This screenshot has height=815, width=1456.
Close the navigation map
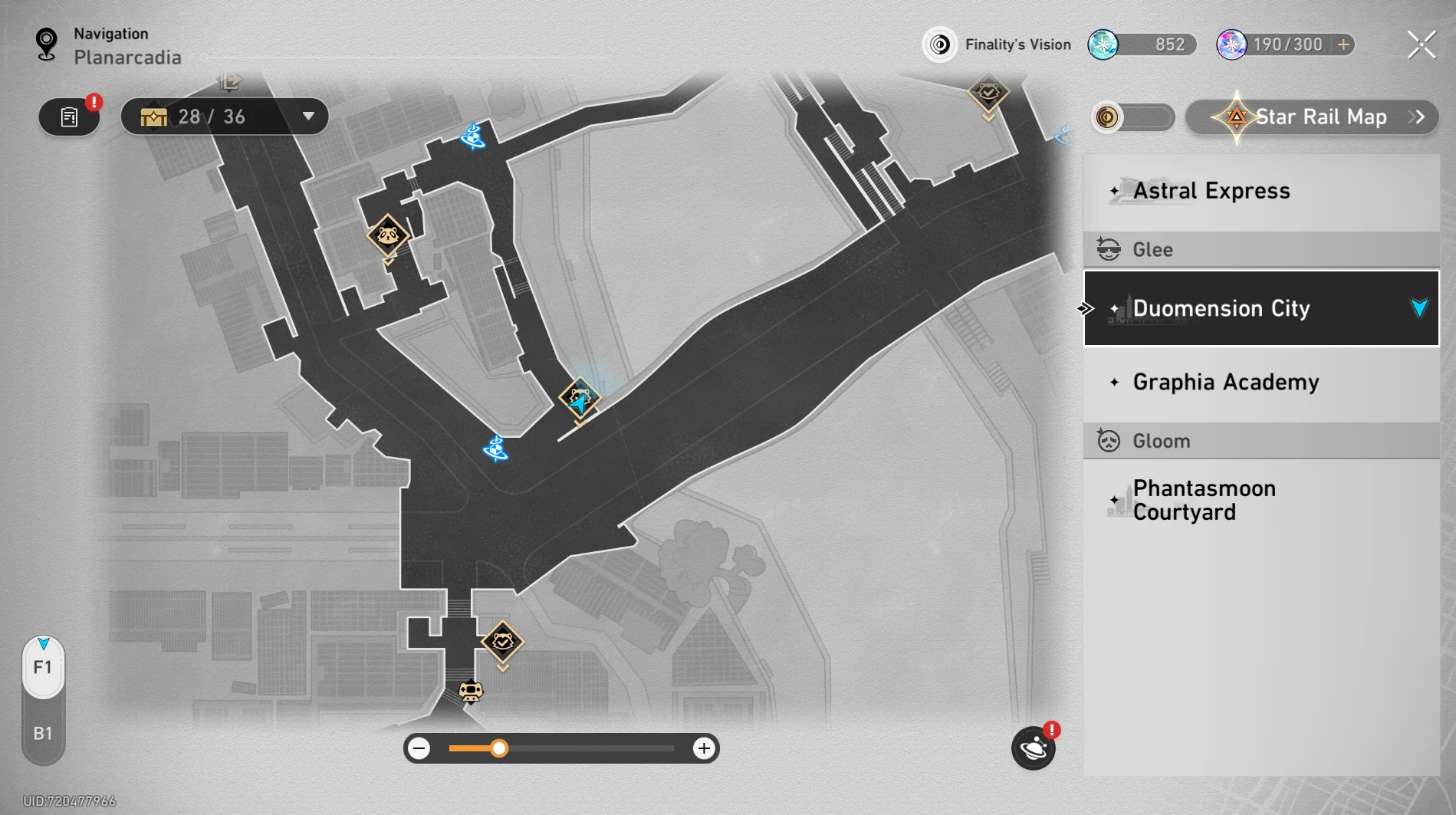(x=1421, y=45)
